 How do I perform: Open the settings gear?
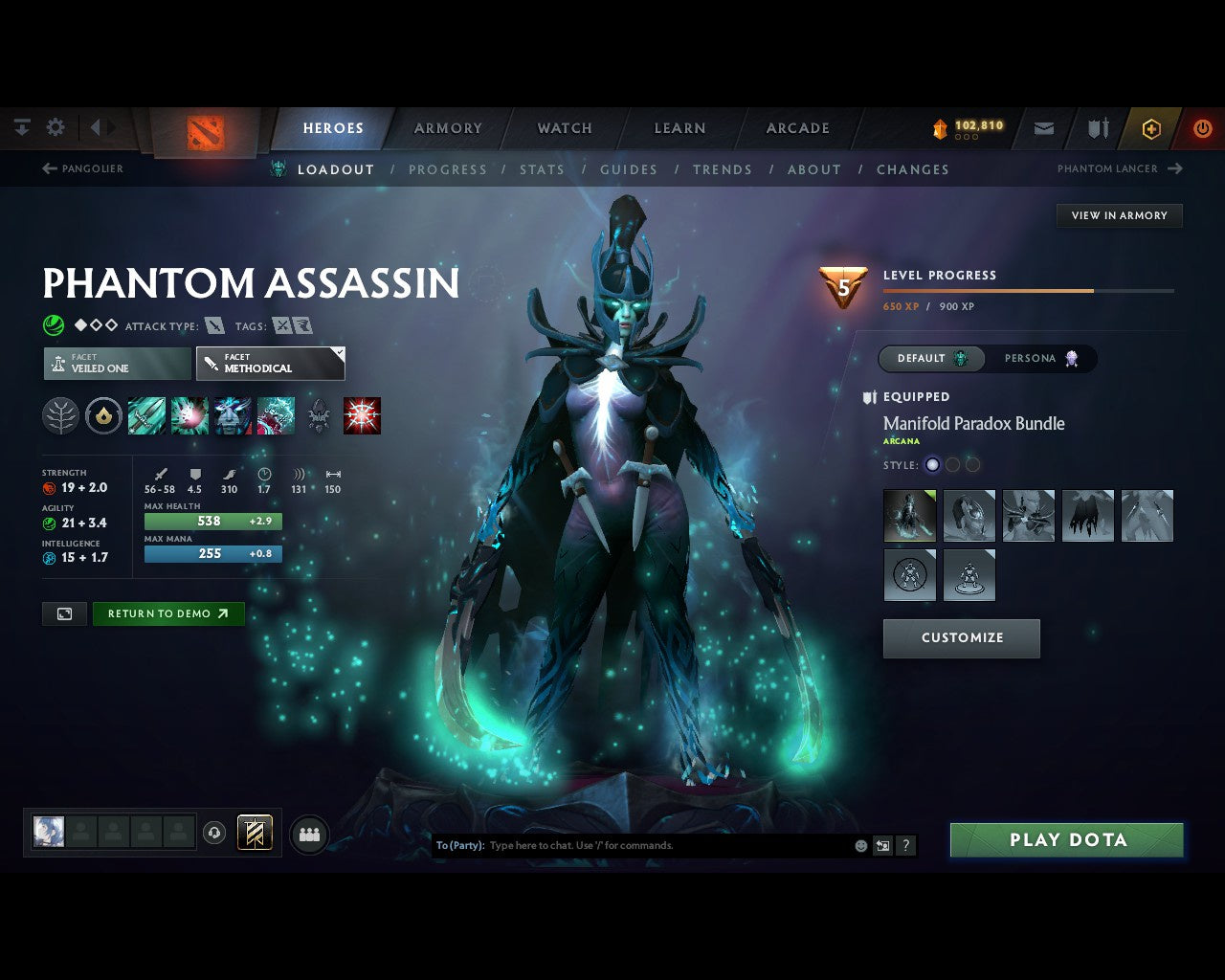click(x=56, y=127)
